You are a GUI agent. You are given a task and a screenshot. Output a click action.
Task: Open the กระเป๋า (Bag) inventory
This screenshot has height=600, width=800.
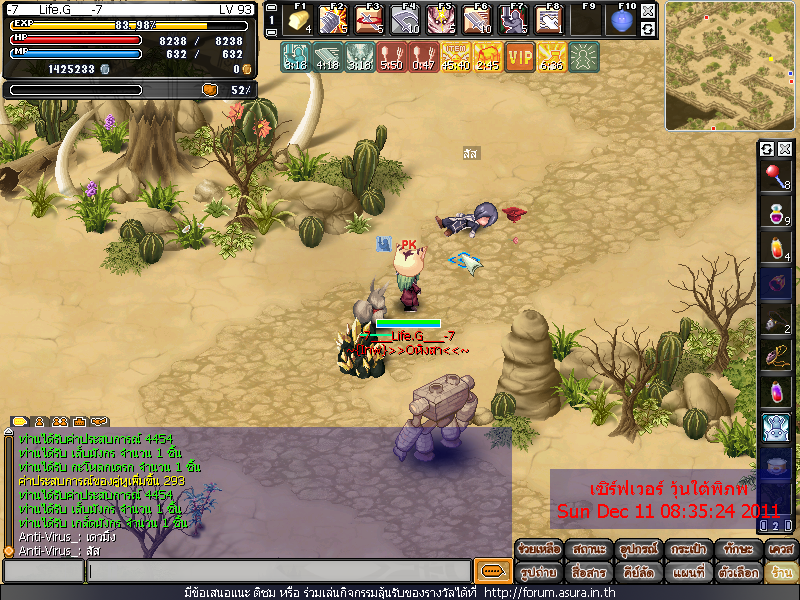point(688,550)
